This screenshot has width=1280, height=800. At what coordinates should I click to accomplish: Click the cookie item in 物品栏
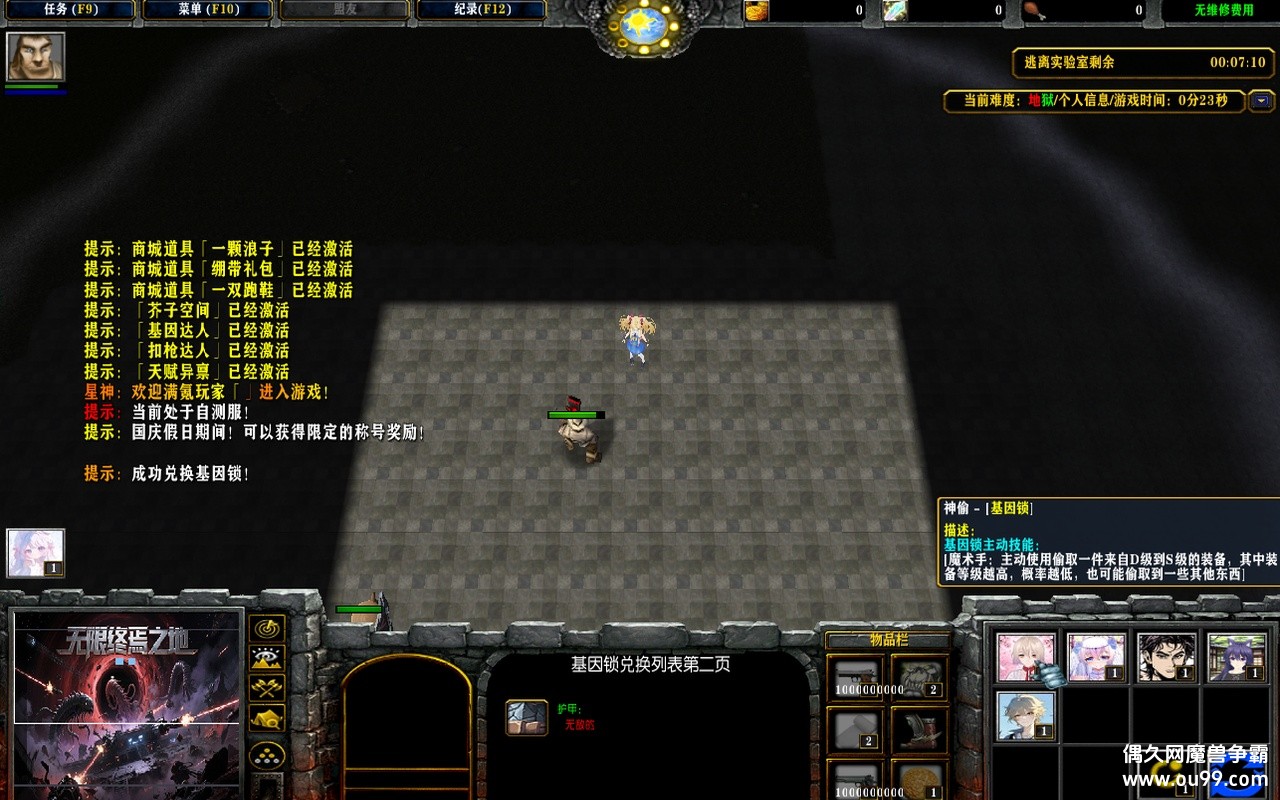920,780
